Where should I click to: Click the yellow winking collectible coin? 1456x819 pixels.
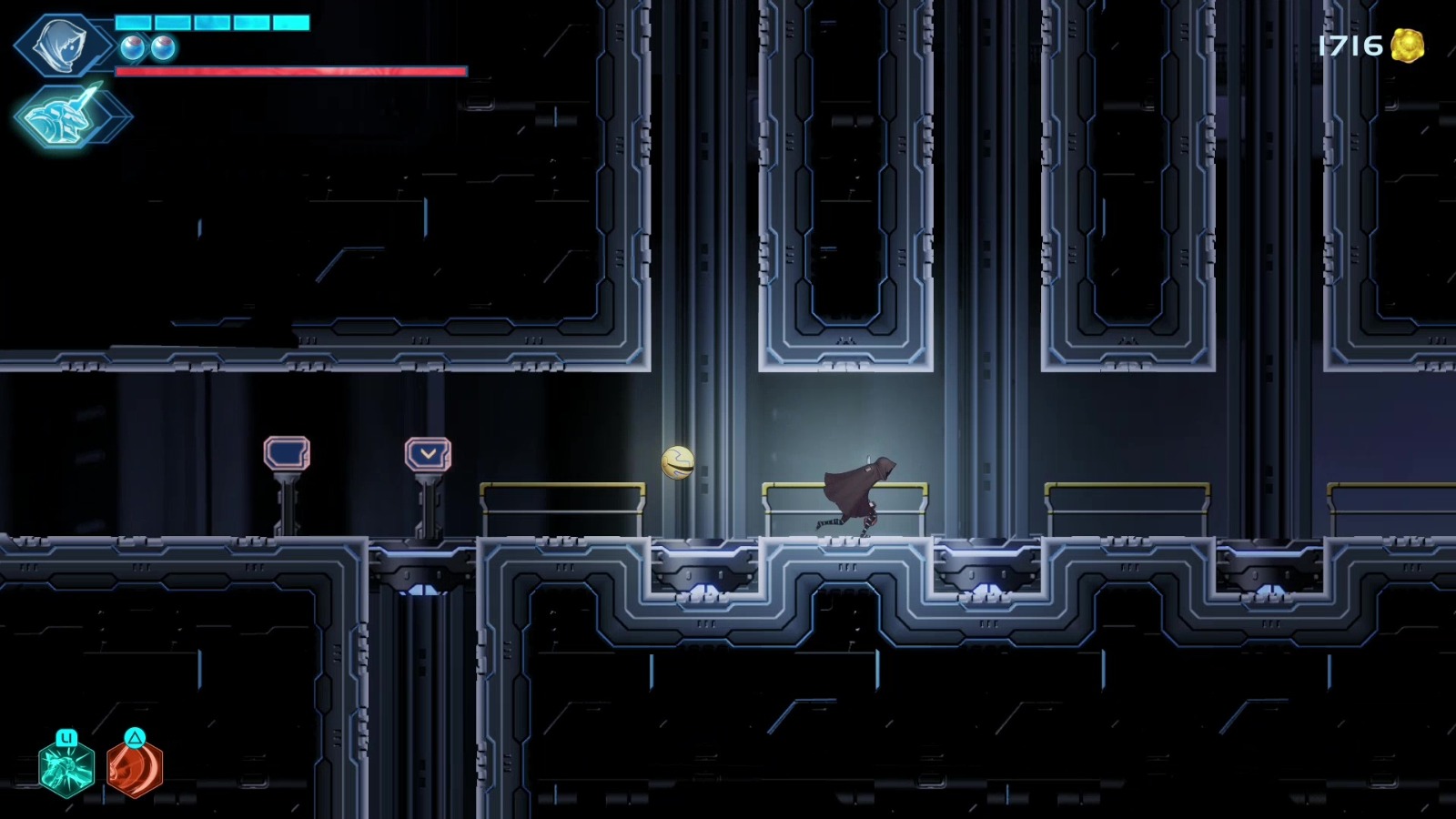point(679,462)
